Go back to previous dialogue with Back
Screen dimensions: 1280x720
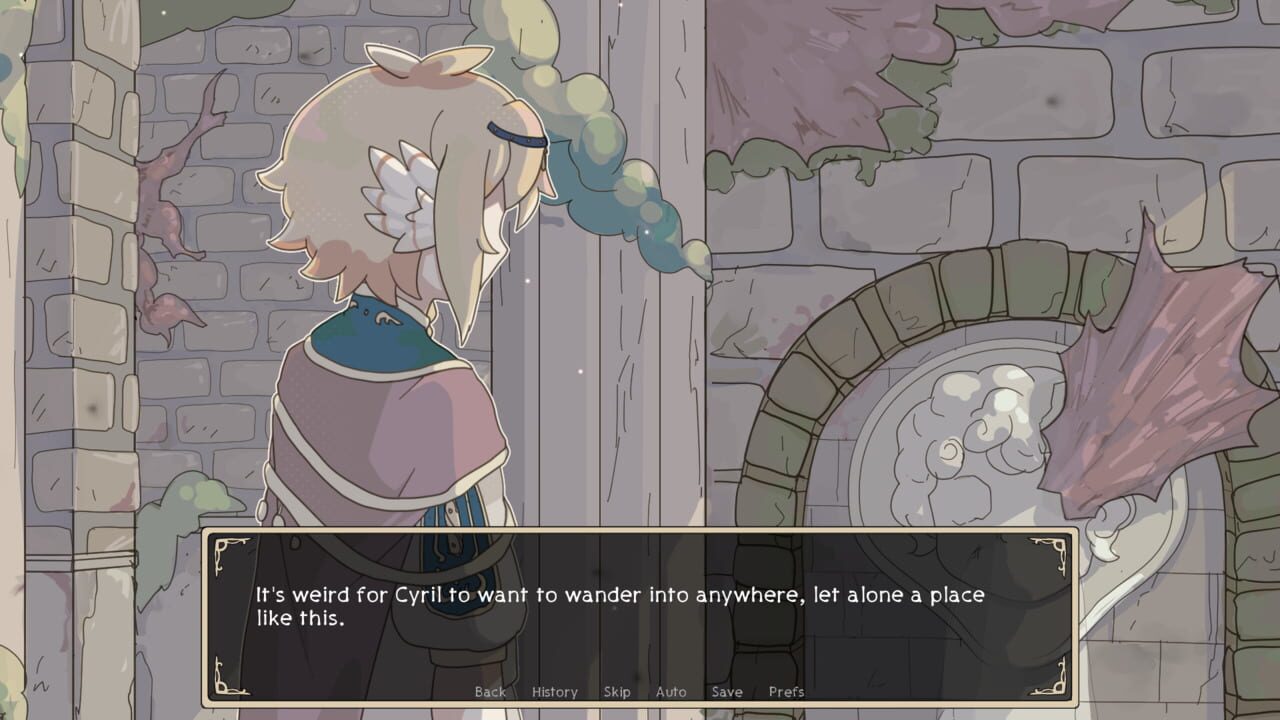point(490,691)
